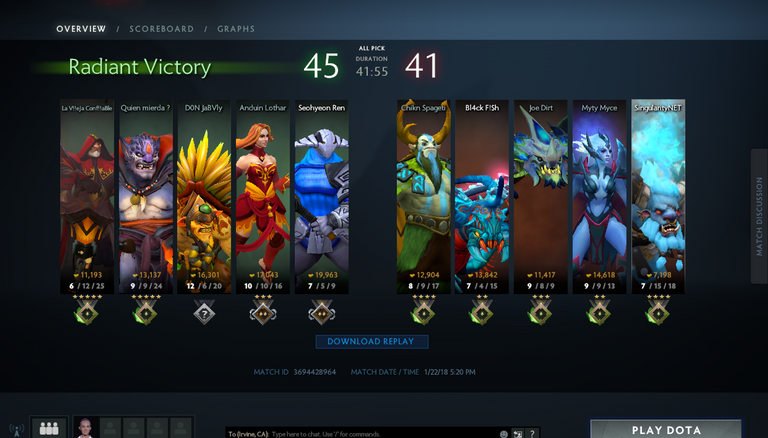
Task: Select the Overview tab
Action: 81,29
